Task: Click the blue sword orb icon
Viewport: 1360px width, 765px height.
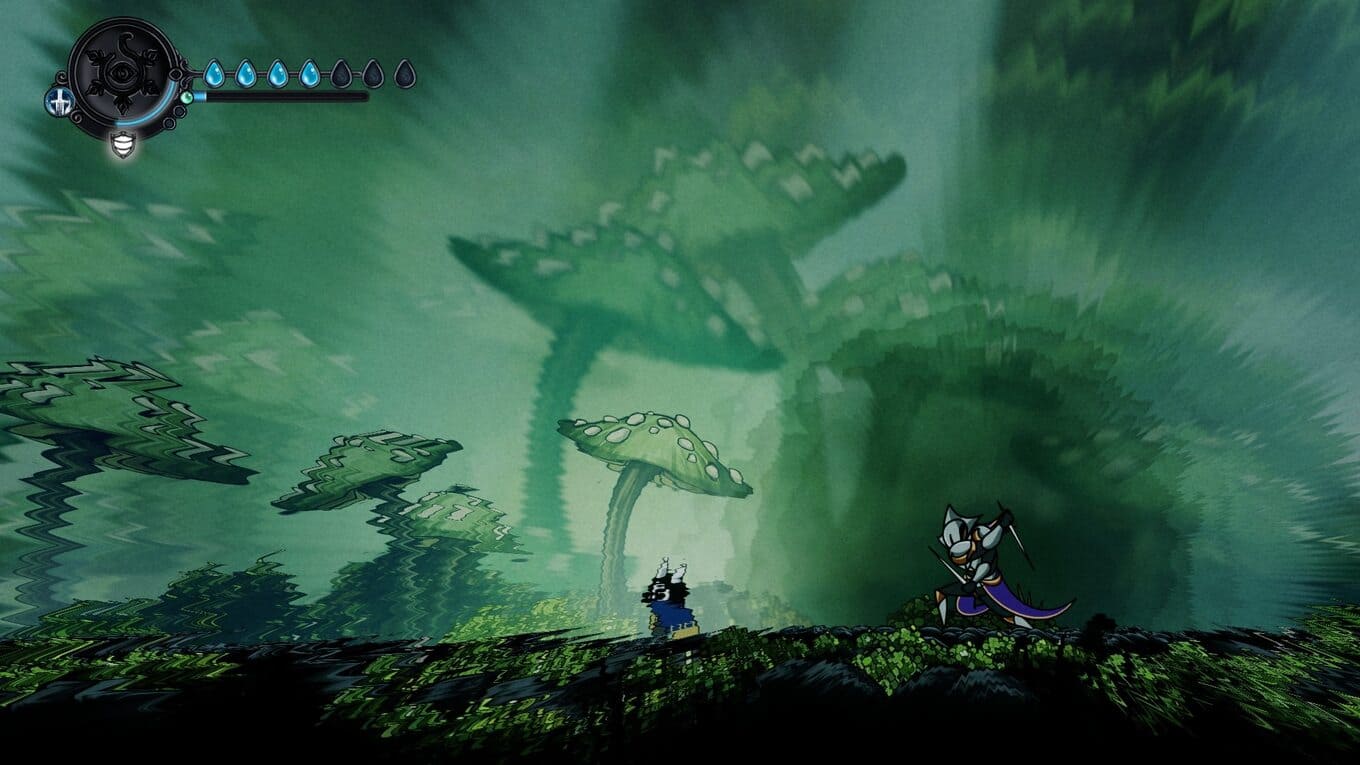Action: pyautogui.click(x=58, y=101)
